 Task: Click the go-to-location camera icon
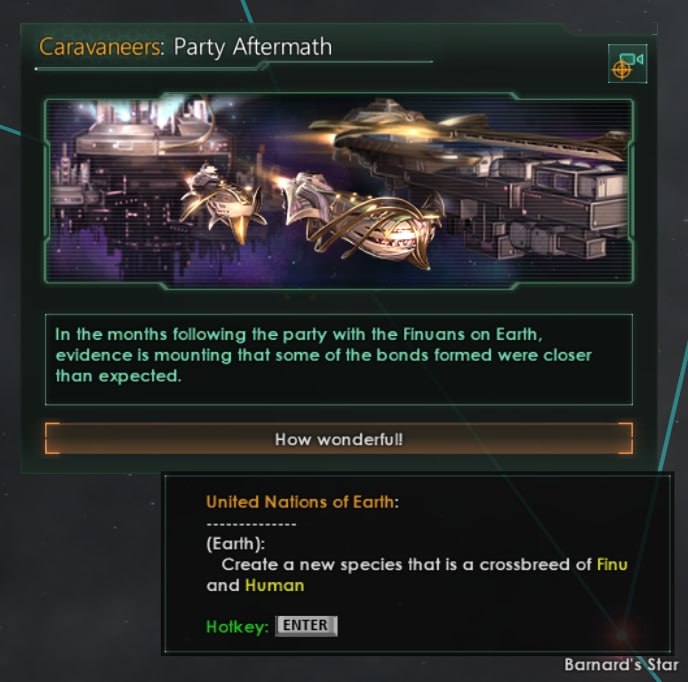[626, 64]
